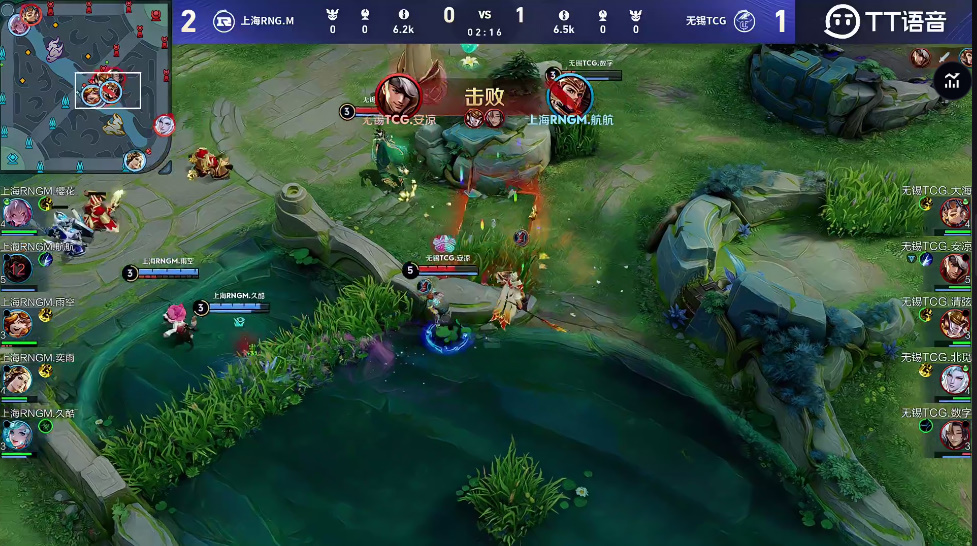Spectate the 上海RNGM.久酷 player portrait
The width and height of the screenshot is (977, 546).
[17, 435]
